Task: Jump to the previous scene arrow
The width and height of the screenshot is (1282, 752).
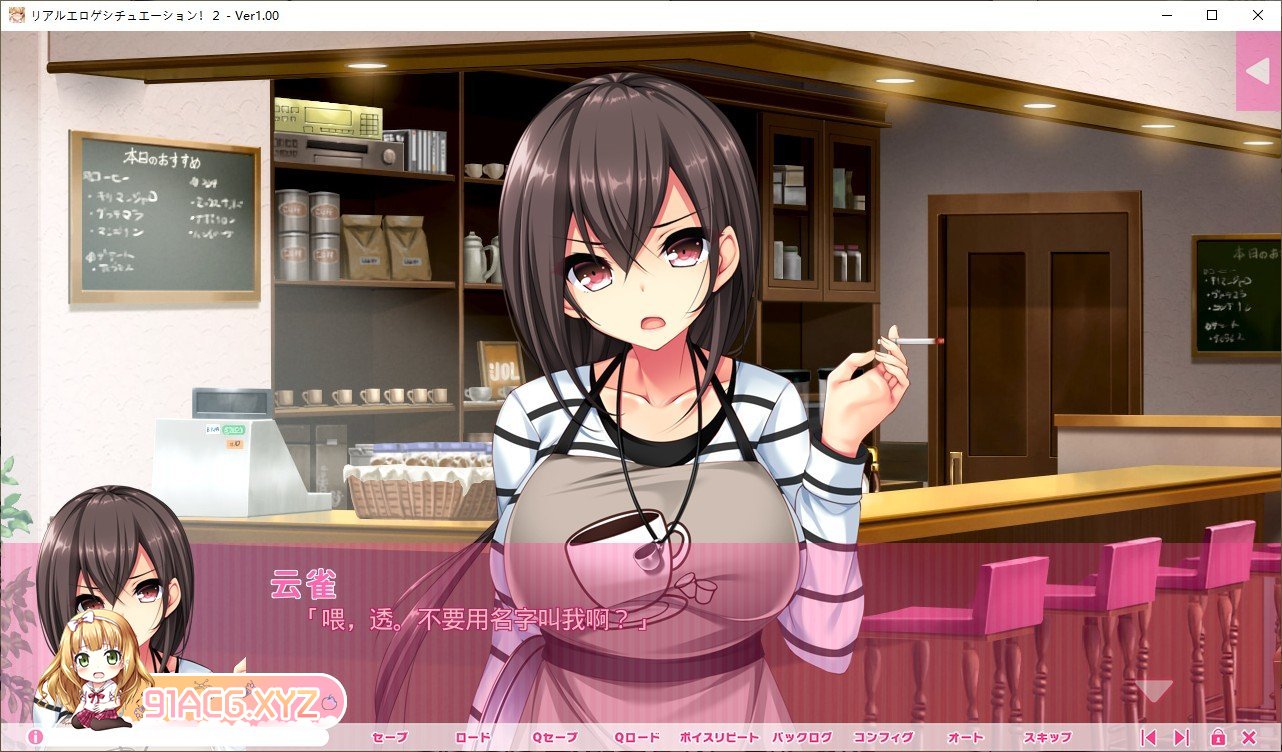Action: [1149, 738]
